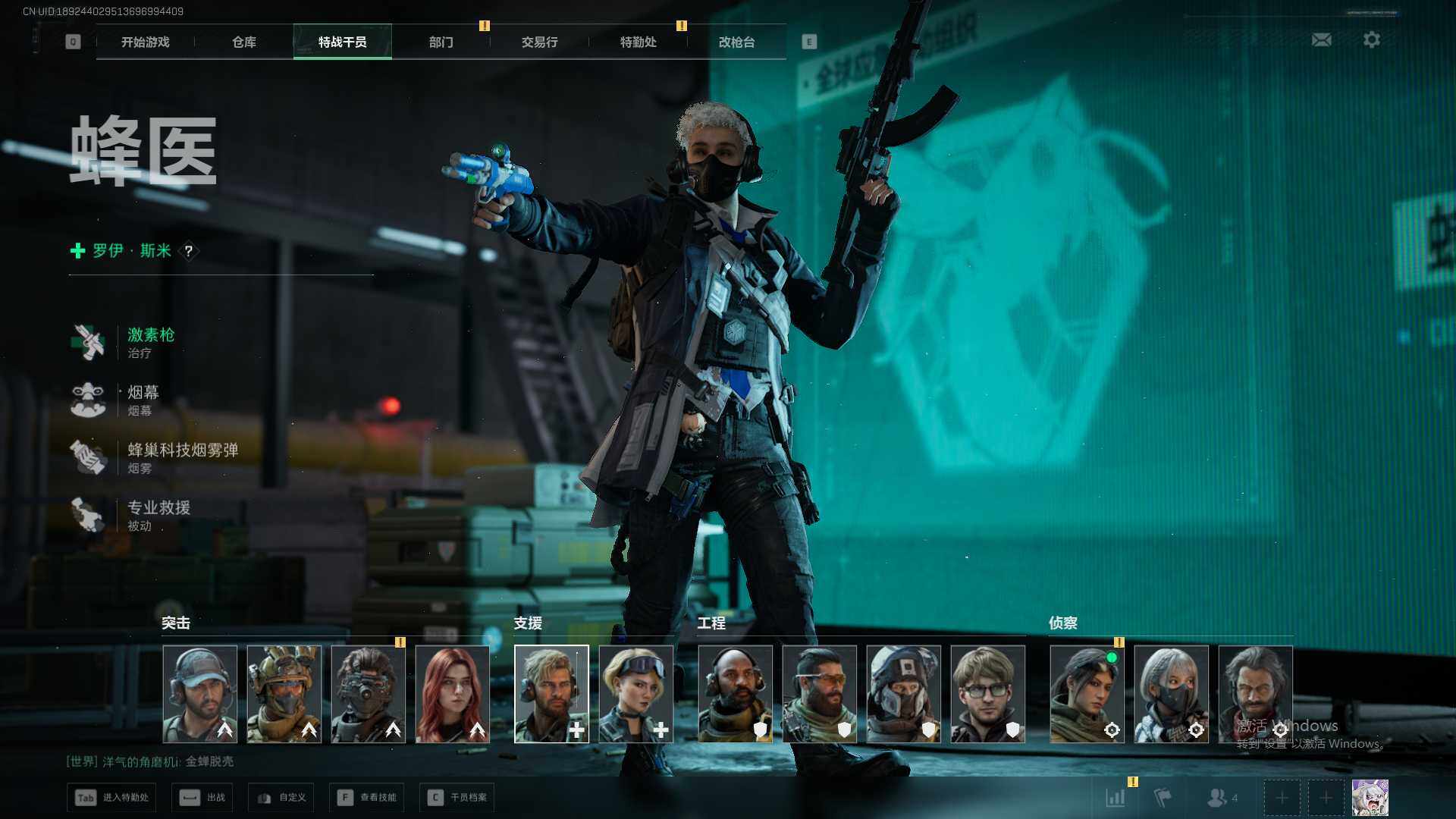Open the 特勤处 tab

639,42
